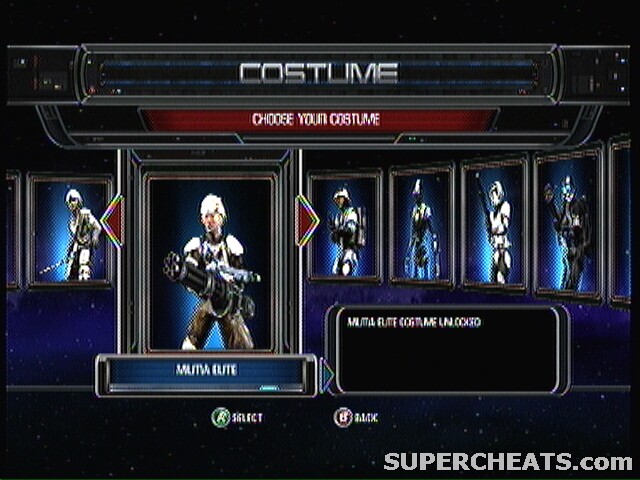Select the Mutia Elite costume portrait
Viewport: 640px width, 480px height.
(x=210, y=262)
